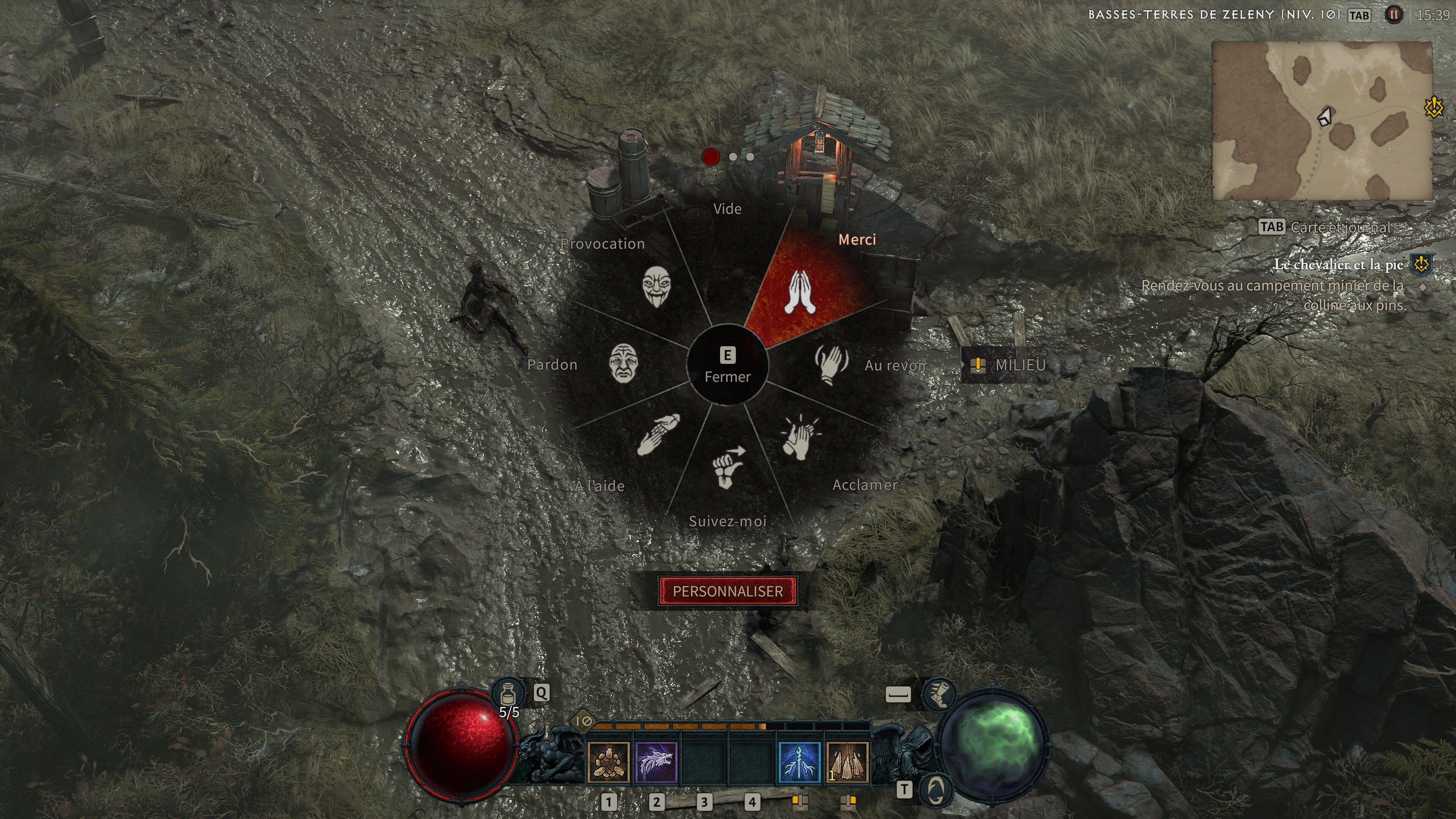Click the red pause icon by the clock
The image size is (1456, 819).
(1393, 15)
